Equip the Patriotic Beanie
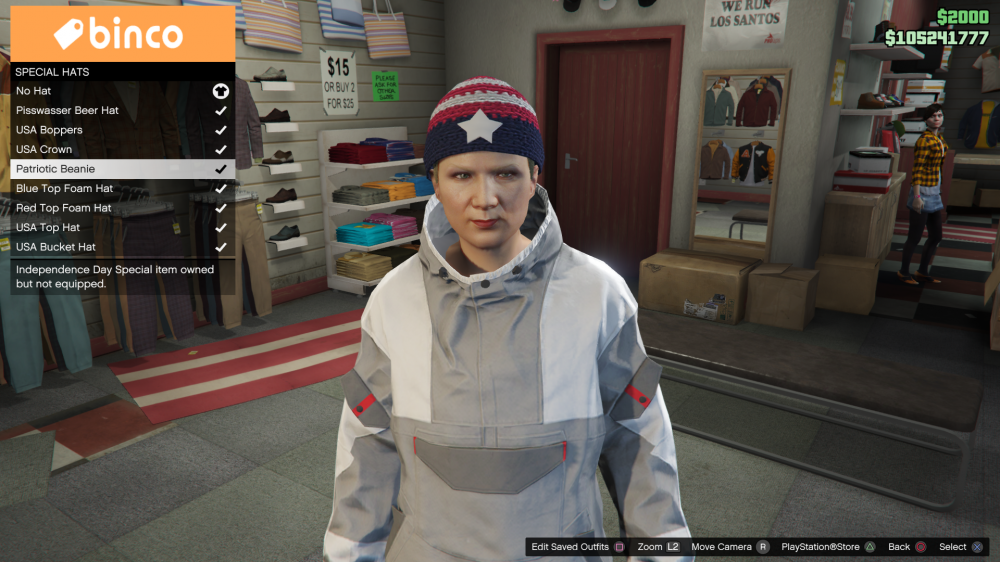The height and width of the screenshot is (562, 1000). click(55, 169)
